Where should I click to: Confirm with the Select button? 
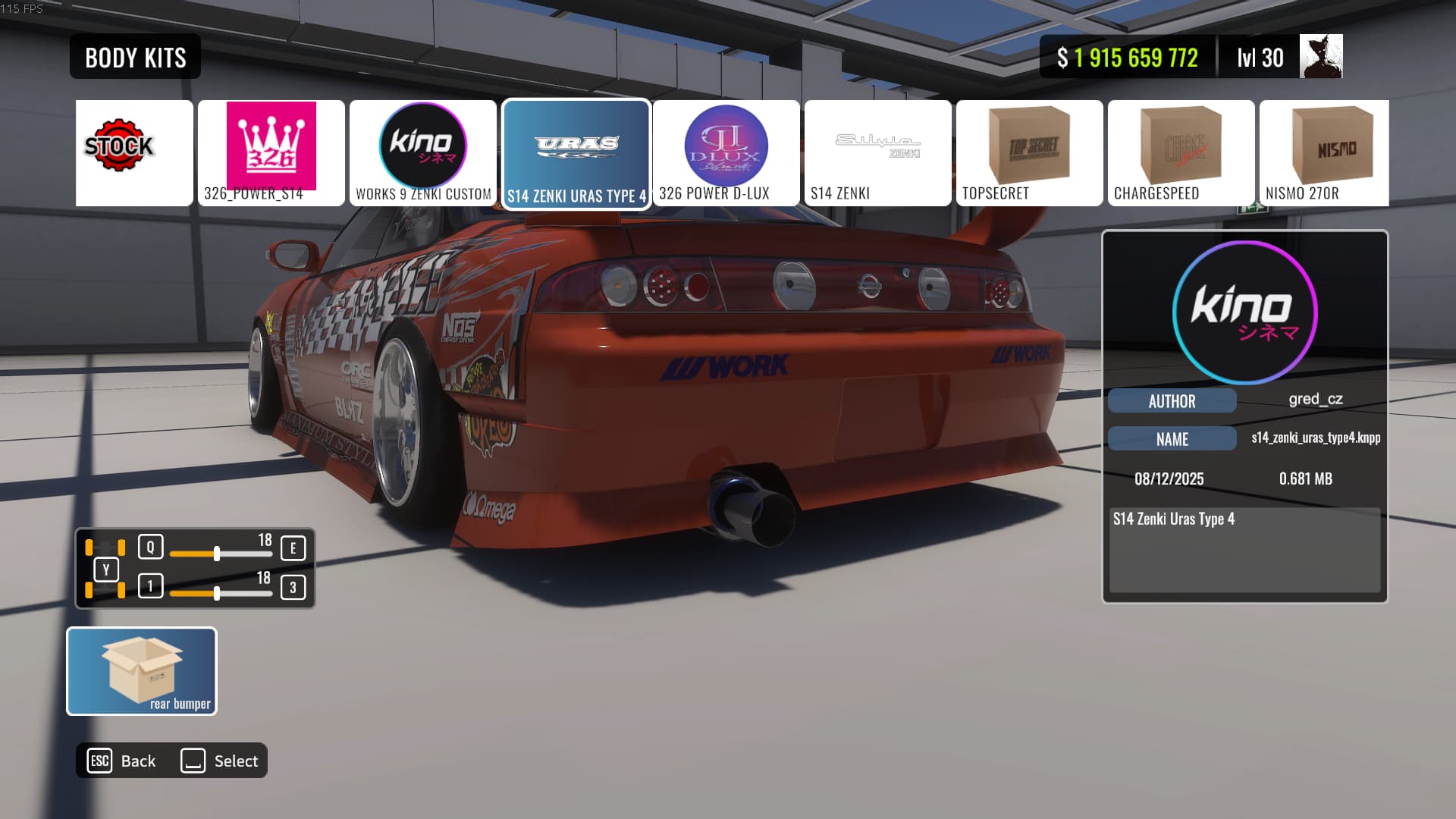click(x=220, y=761)
